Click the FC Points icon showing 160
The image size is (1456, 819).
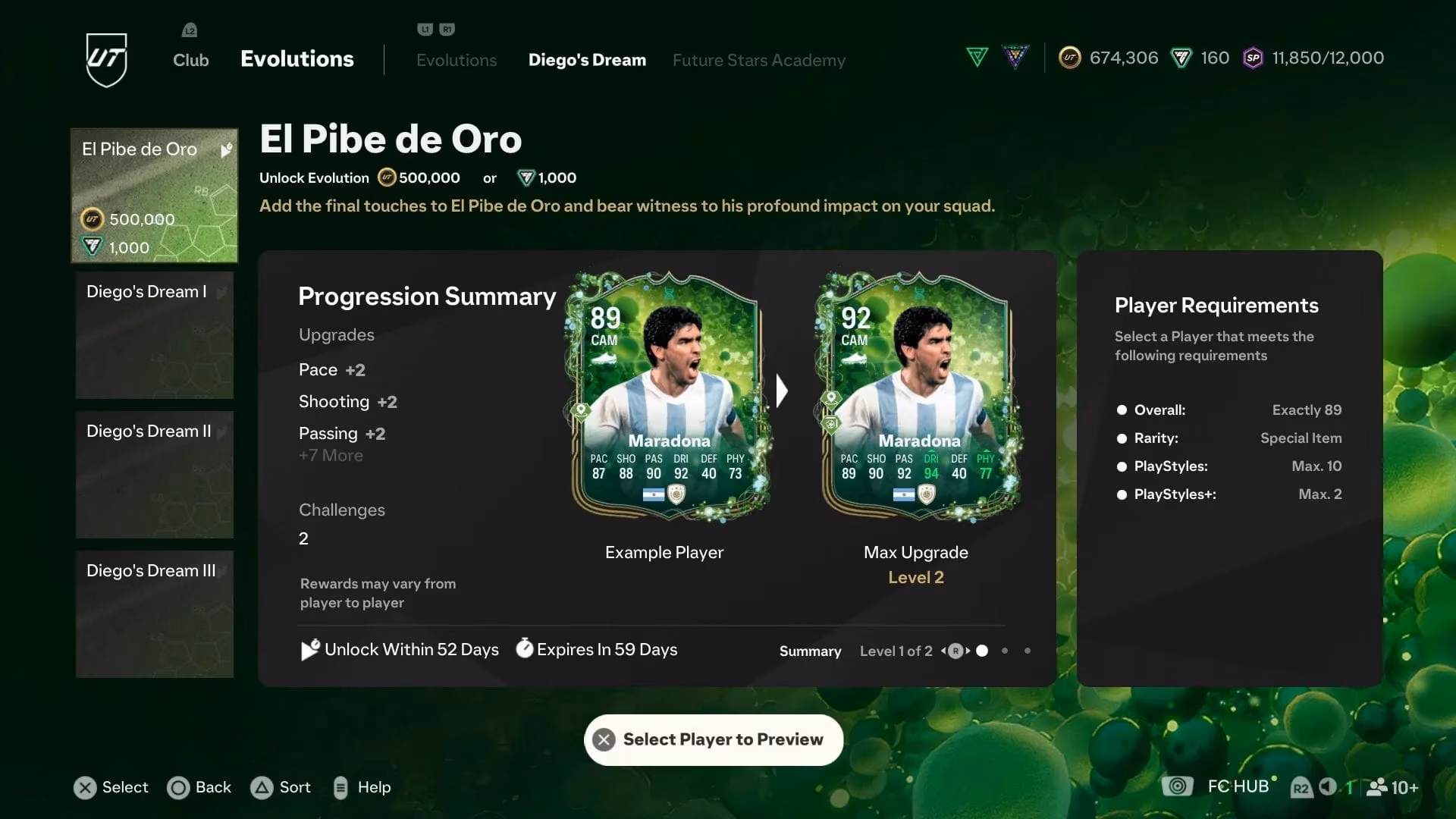pyautogui.click(x=1178, y=58)
